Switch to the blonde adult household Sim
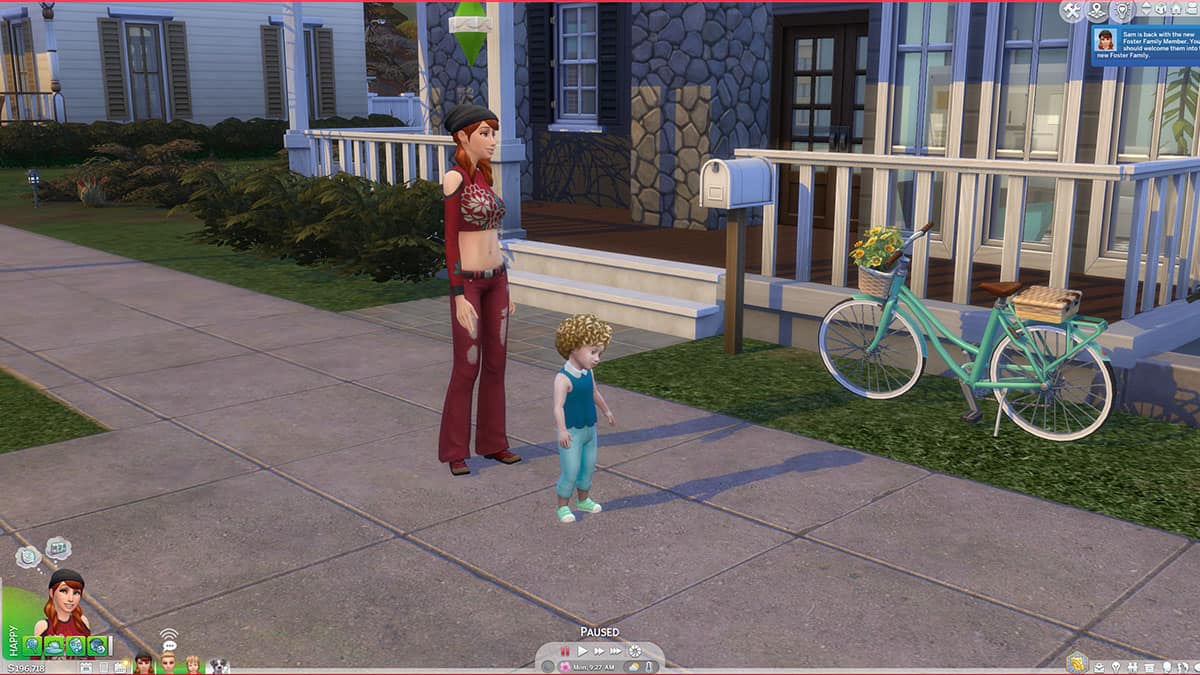Image resolution: width=1200 pixels, height=675 pixels. click(168, 664)
